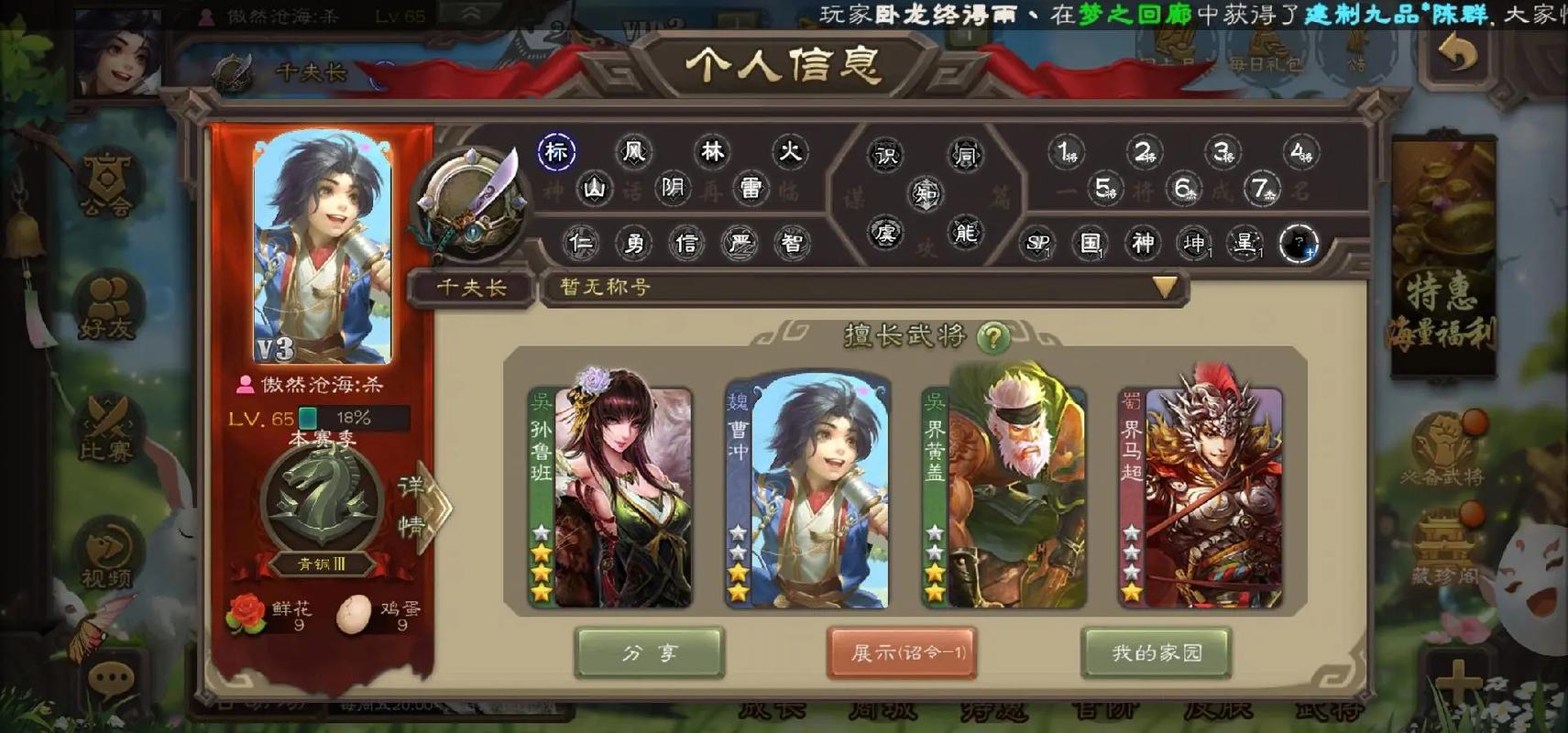Select the 风 wind pack badge
Screen dimensions: 1568x733
click(x=634, y=151)
